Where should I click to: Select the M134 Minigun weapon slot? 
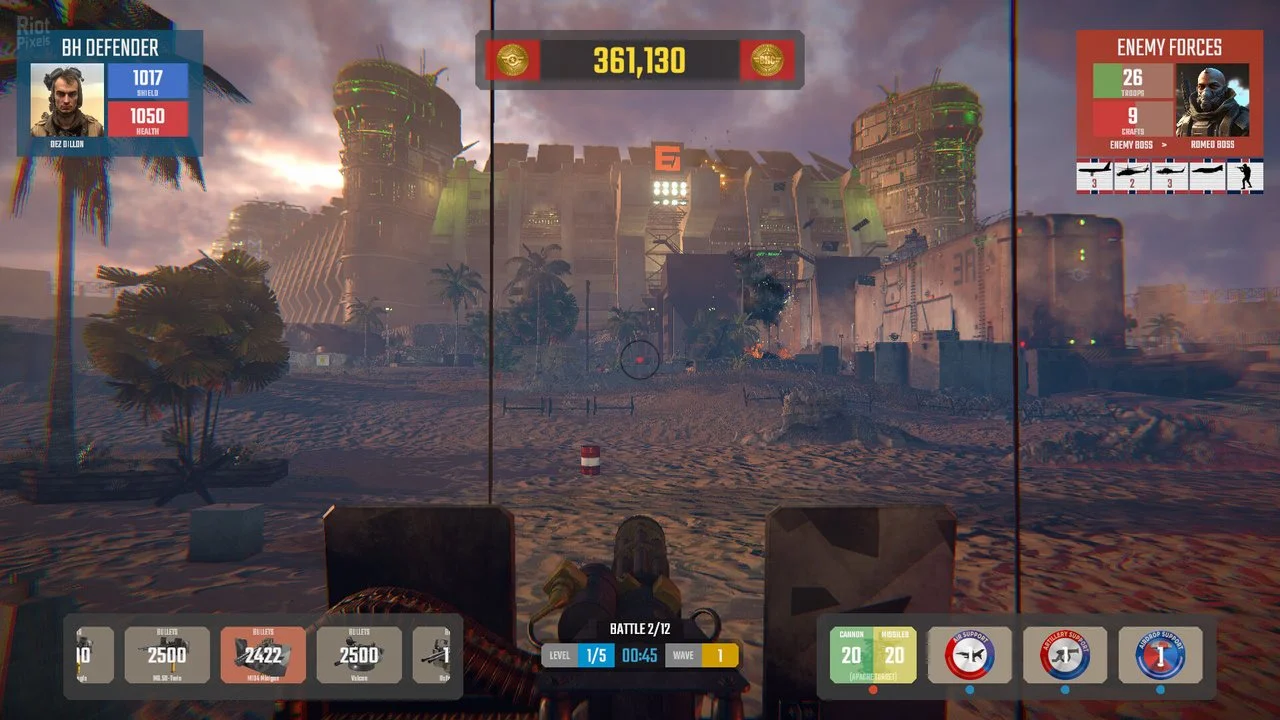[x=263, y=655]
